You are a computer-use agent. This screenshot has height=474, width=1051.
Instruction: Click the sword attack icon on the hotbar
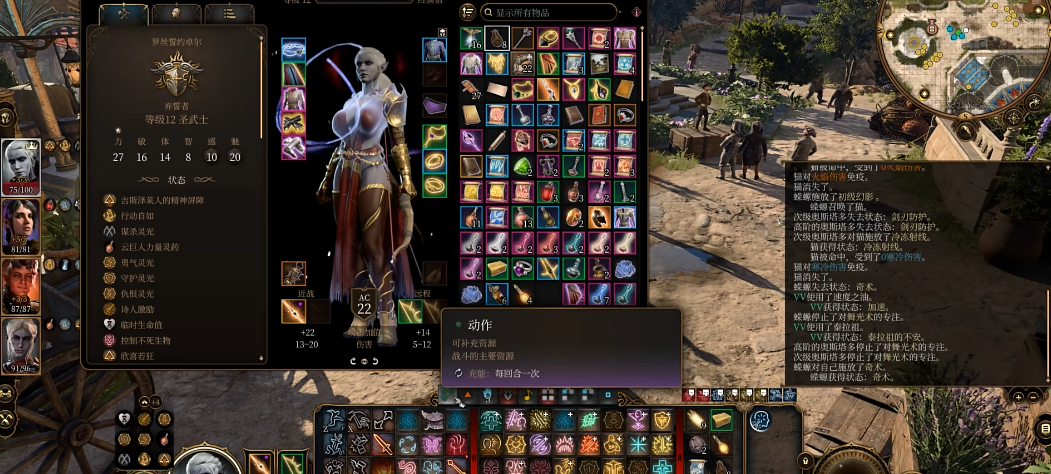384,443
